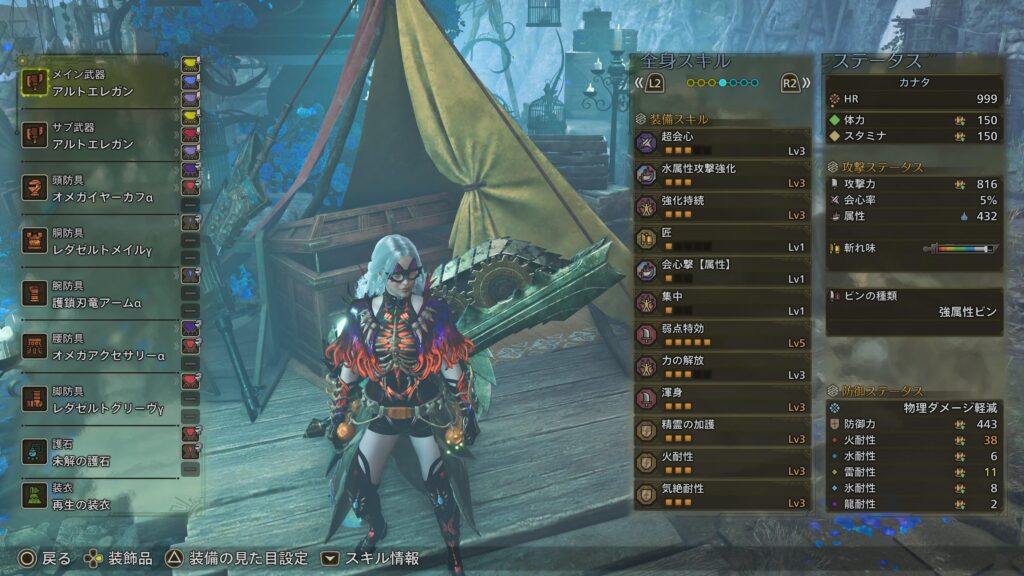This screenshot has height=576, width=1024.
Task: Show details for the 超会心 skill
Action: (x=721, y=143)
